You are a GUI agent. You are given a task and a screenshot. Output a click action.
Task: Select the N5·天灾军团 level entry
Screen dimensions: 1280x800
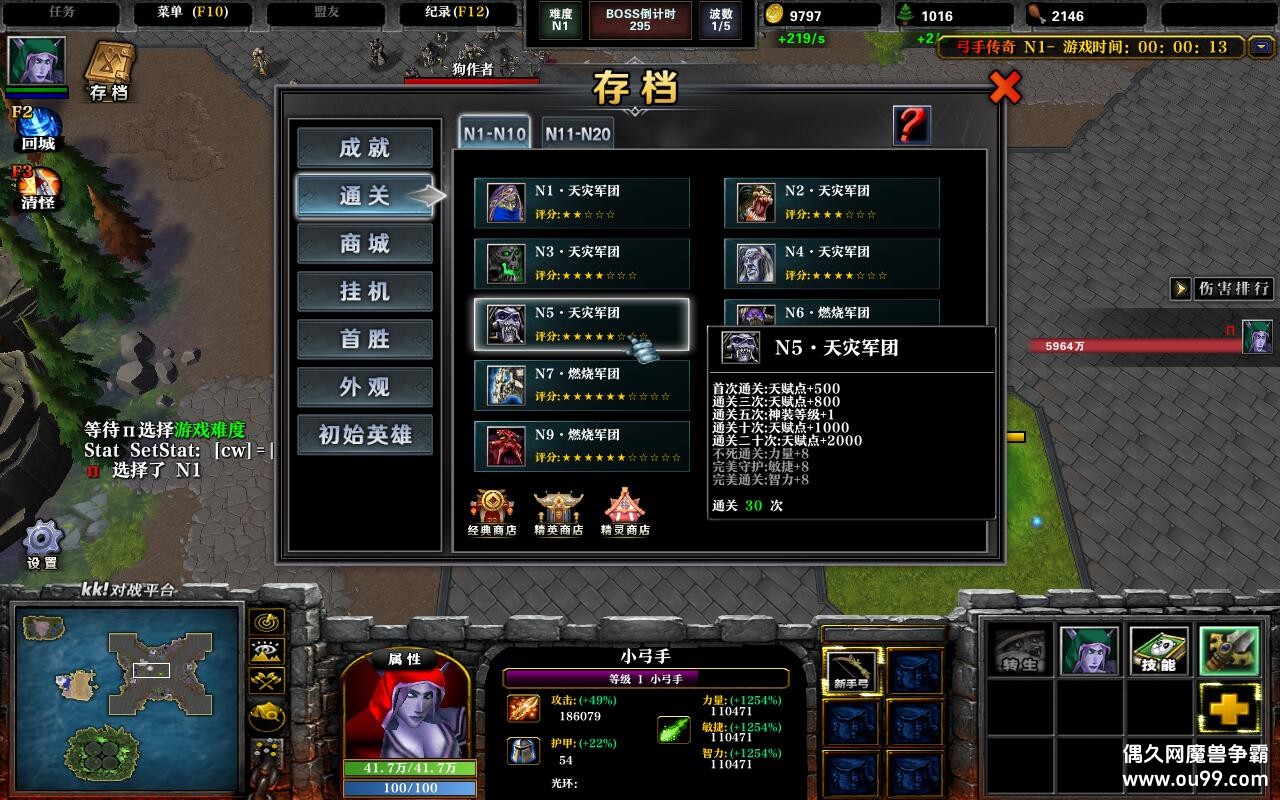pyautogui.click(x=583, y=323)
